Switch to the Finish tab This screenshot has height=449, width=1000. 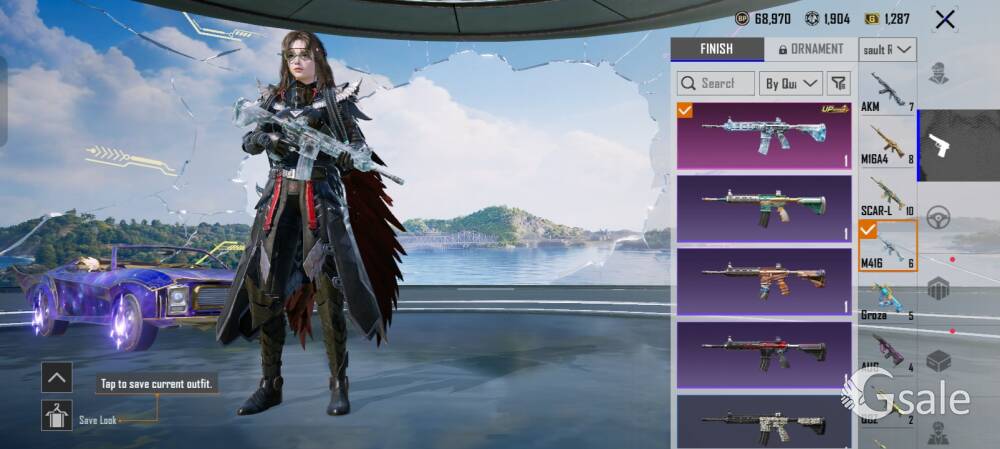[716, 49]
